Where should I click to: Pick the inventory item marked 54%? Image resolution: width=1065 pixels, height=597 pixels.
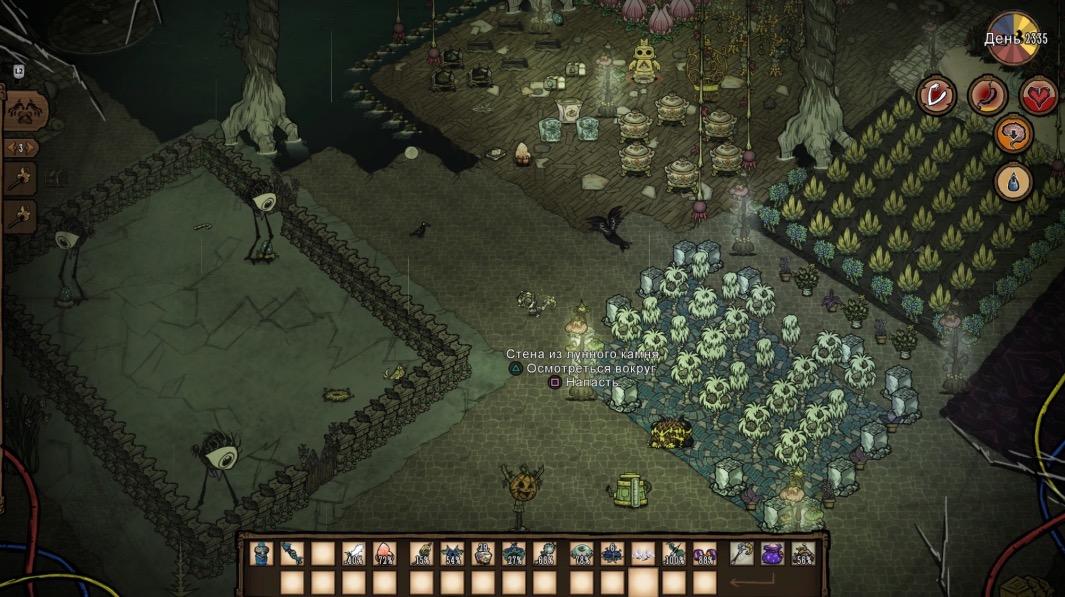[451, 553]
